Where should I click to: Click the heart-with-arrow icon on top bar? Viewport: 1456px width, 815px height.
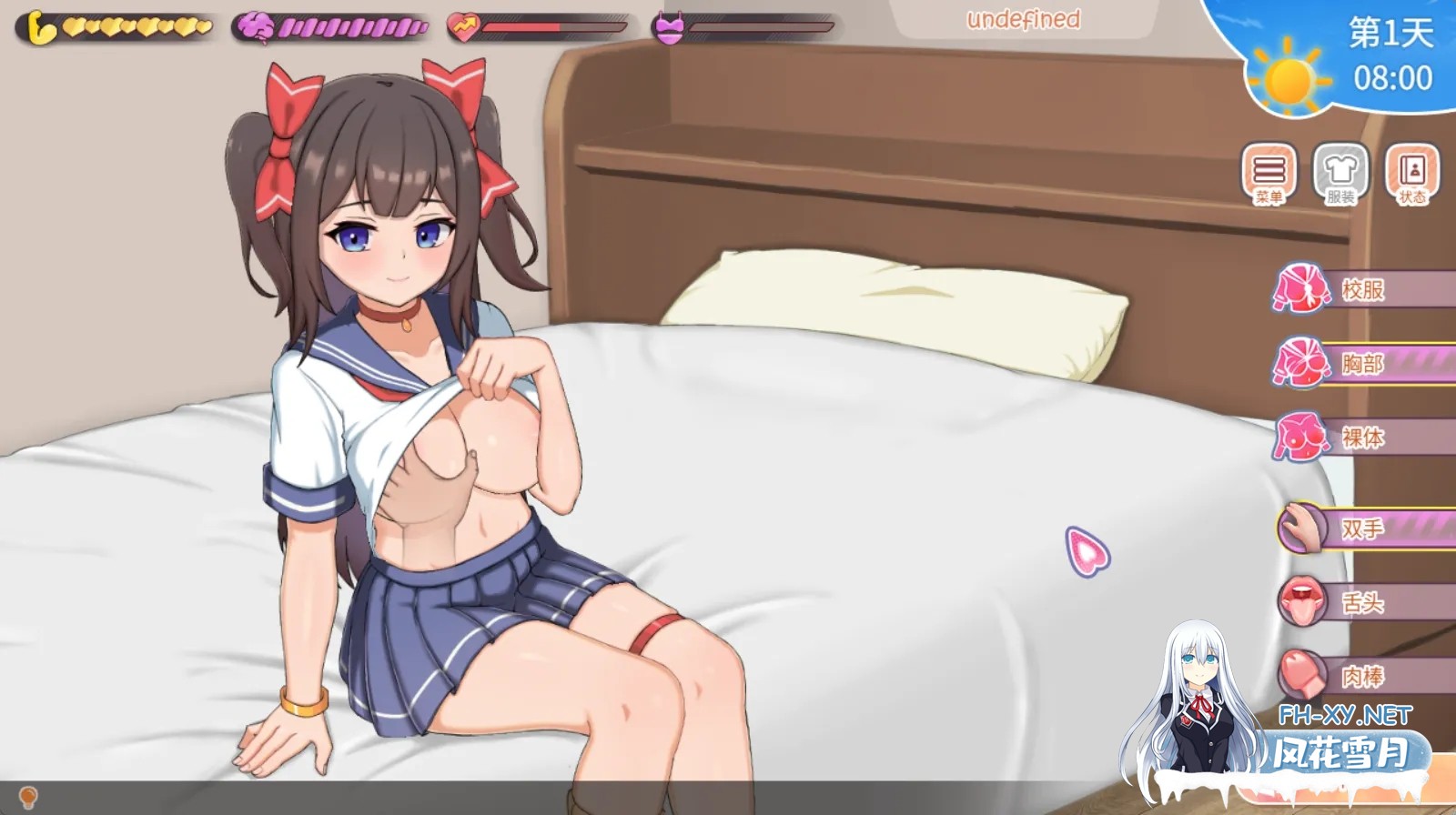pyautogui.click(x=462, y=25)
